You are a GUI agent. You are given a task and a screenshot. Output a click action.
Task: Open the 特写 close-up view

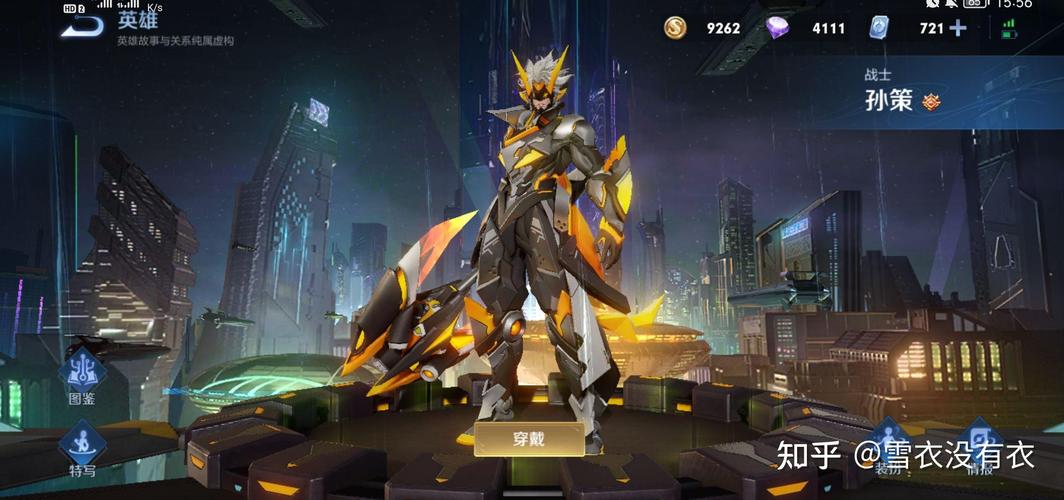(82, 446)
